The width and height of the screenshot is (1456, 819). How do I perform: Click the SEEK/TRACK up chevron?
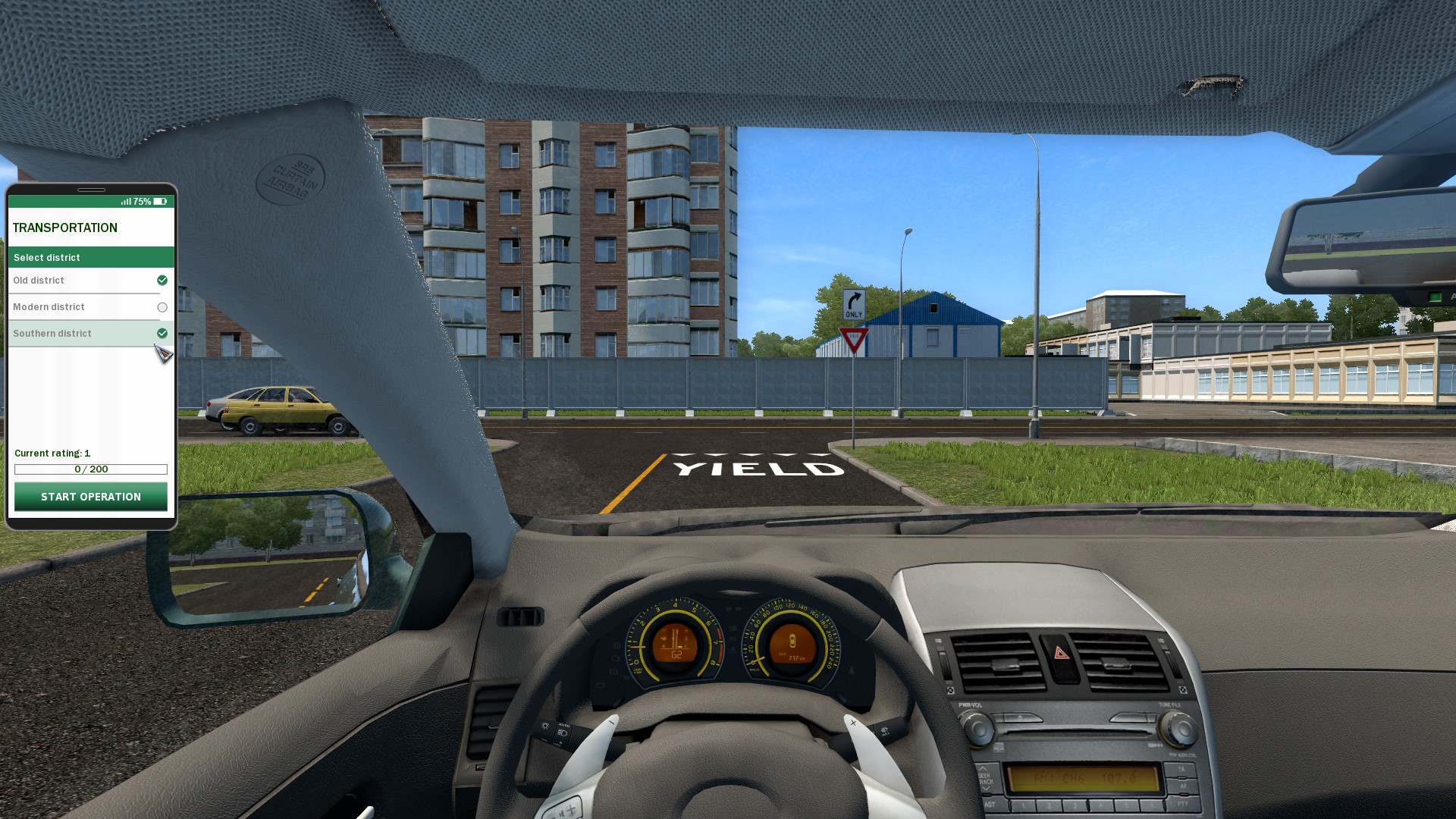[x=984, y=768]
